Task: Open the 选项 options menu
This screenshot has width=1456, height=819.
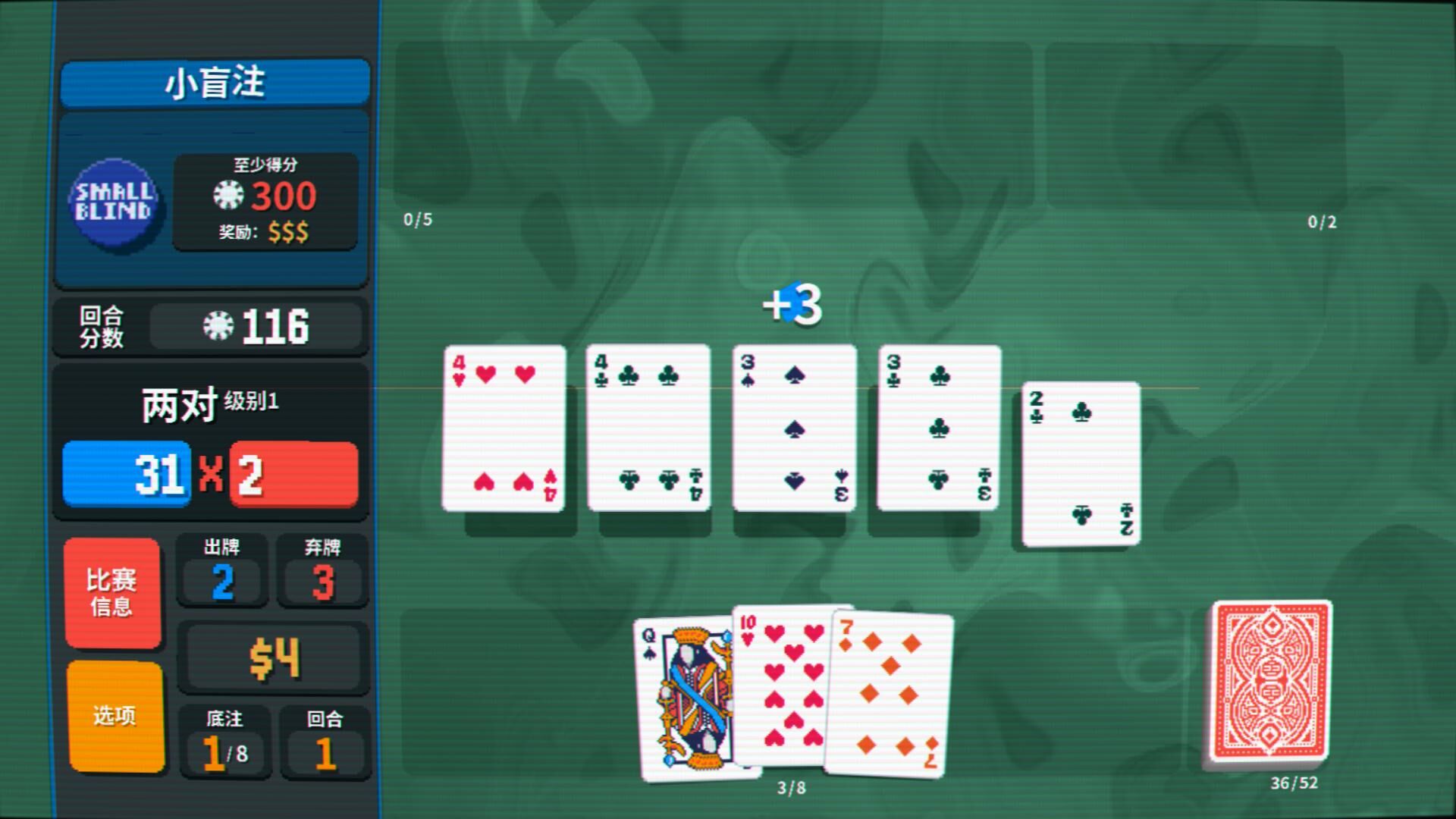Action: point(115,715)
